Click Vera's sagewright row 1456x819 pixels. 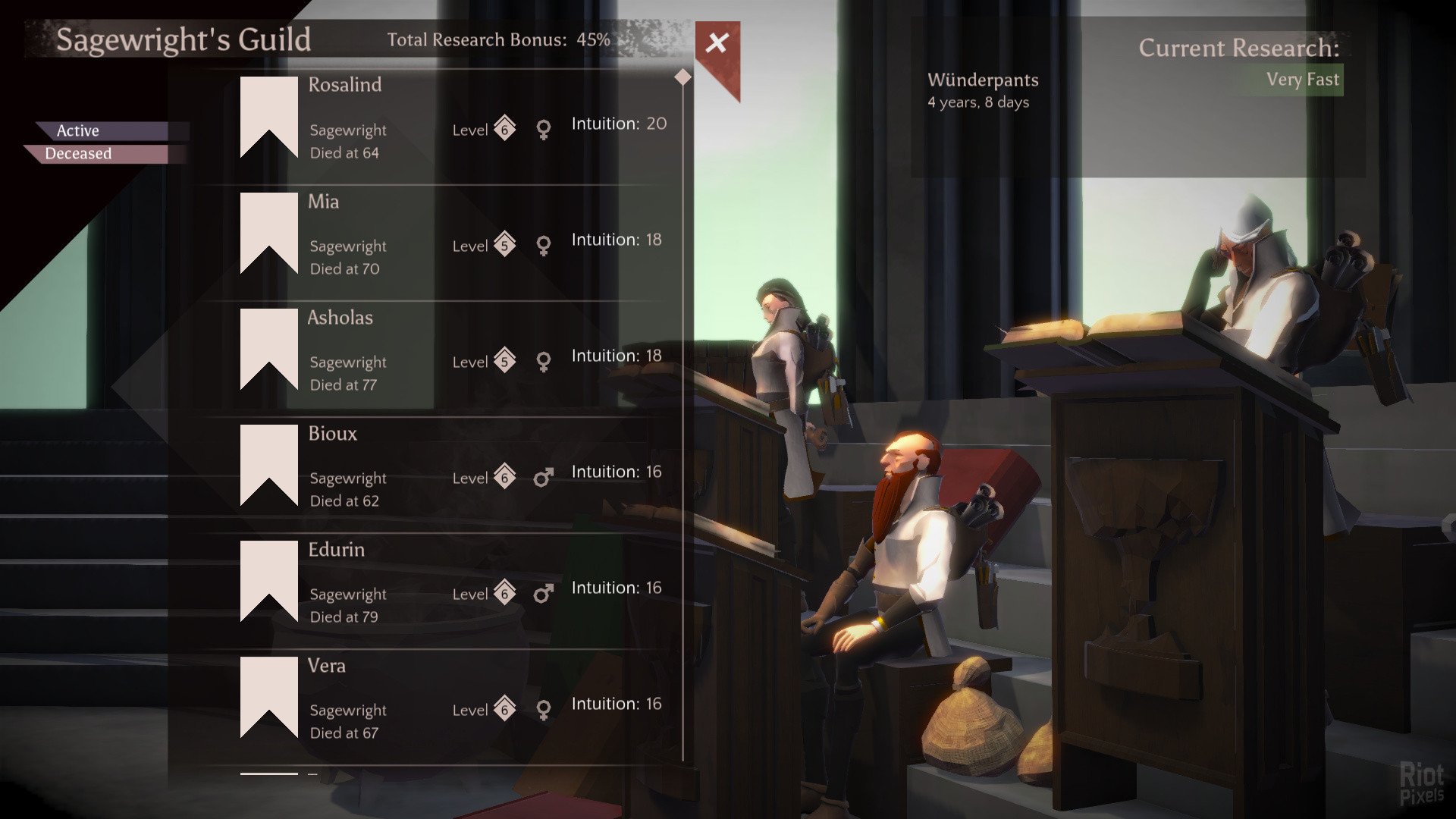pos(455,701)
